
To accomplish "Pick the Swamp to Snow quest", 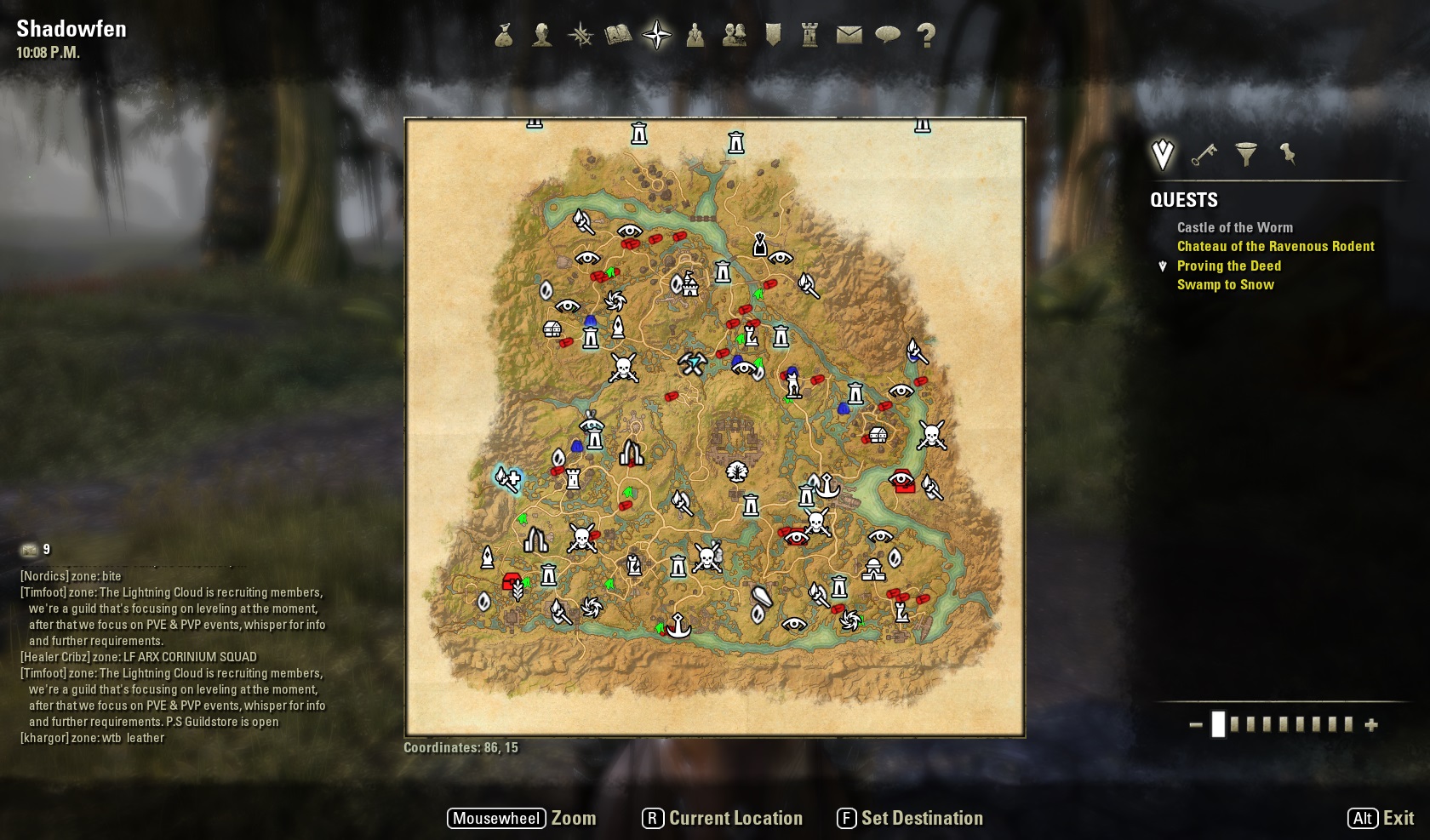I will tap(1225, 284).
